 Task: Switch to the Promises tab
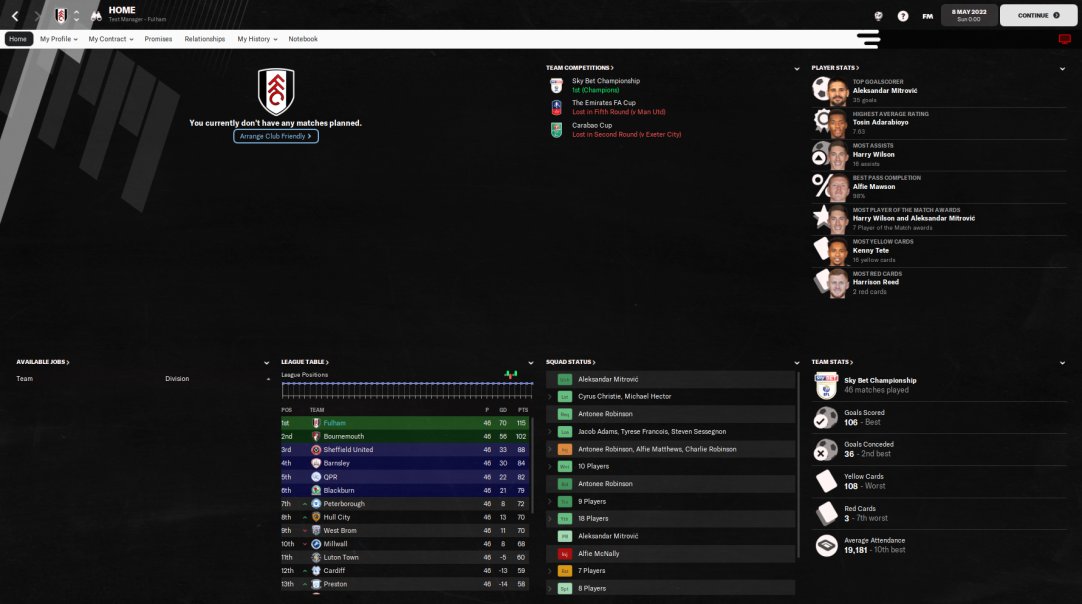(x=158, y=39)
